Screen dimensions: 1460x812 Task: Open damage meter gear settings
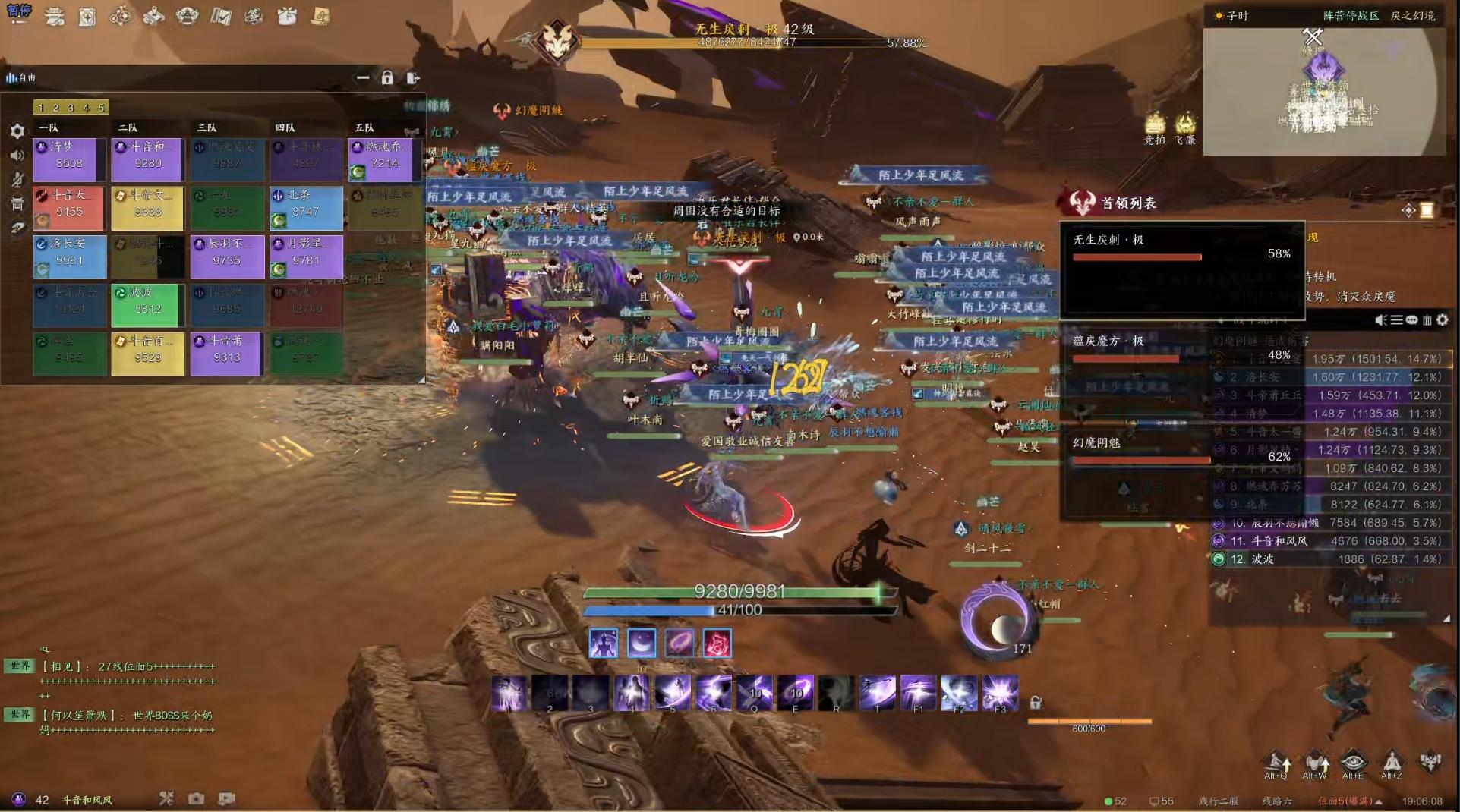click(x=1443, y=320)
